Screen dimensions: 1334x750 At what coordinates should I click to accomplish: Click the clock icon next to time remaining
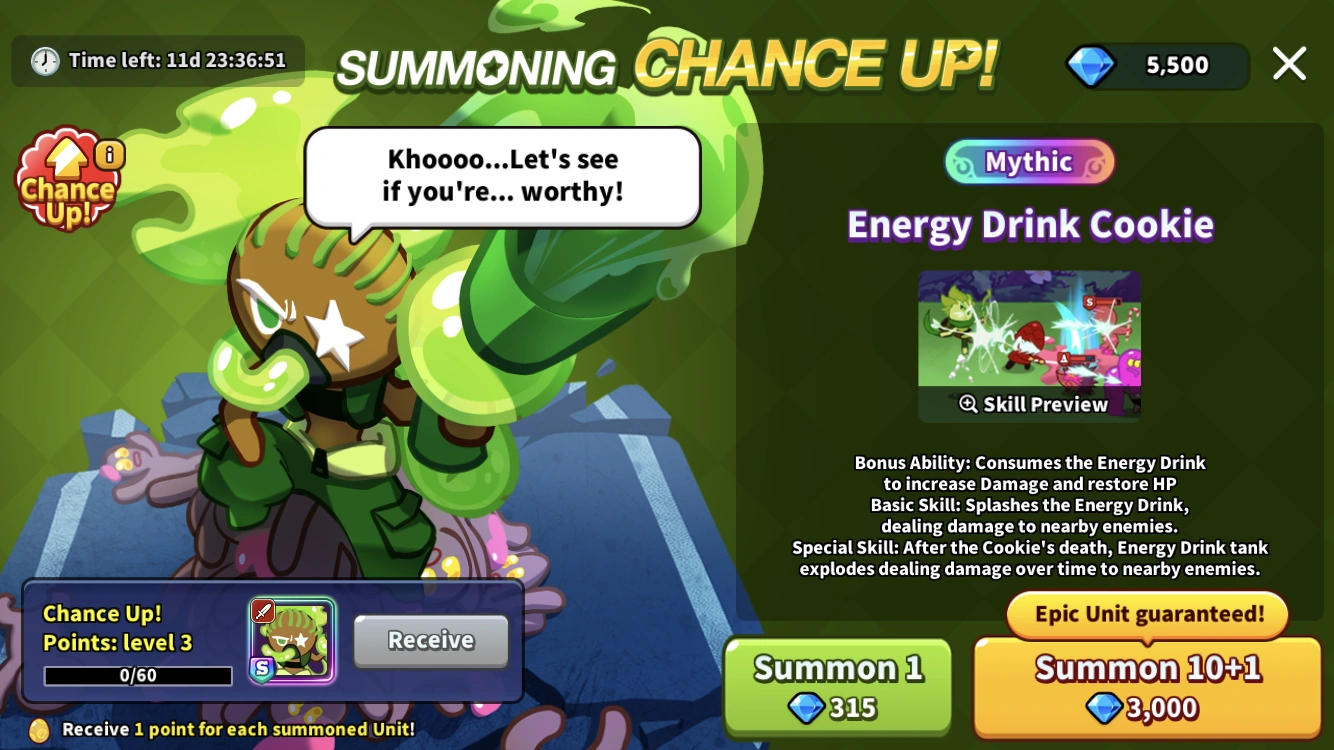[43, 60]
